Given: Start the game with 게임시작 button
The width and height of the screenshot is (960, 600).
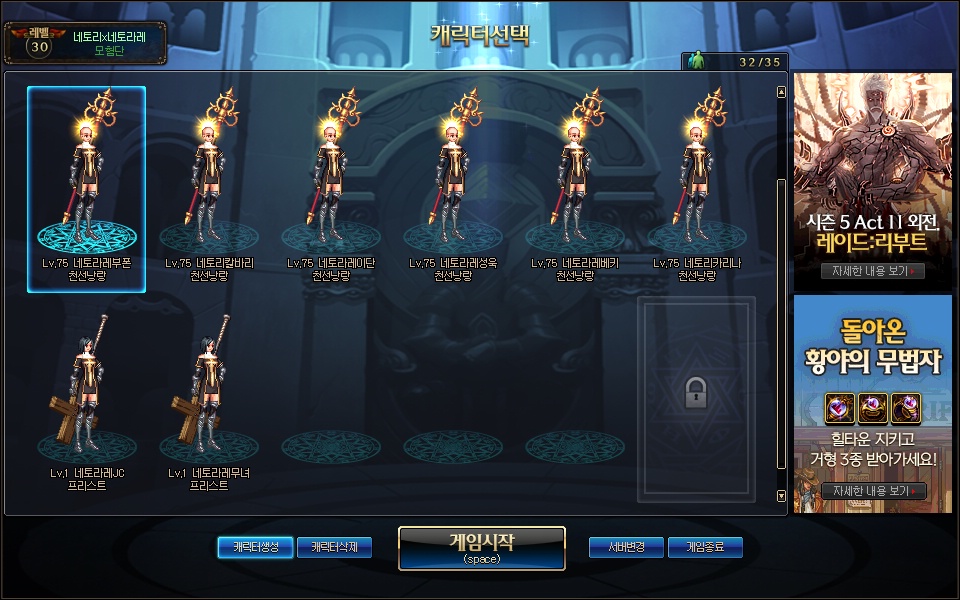Looking at the screenshot, I should tap(481, 548).
